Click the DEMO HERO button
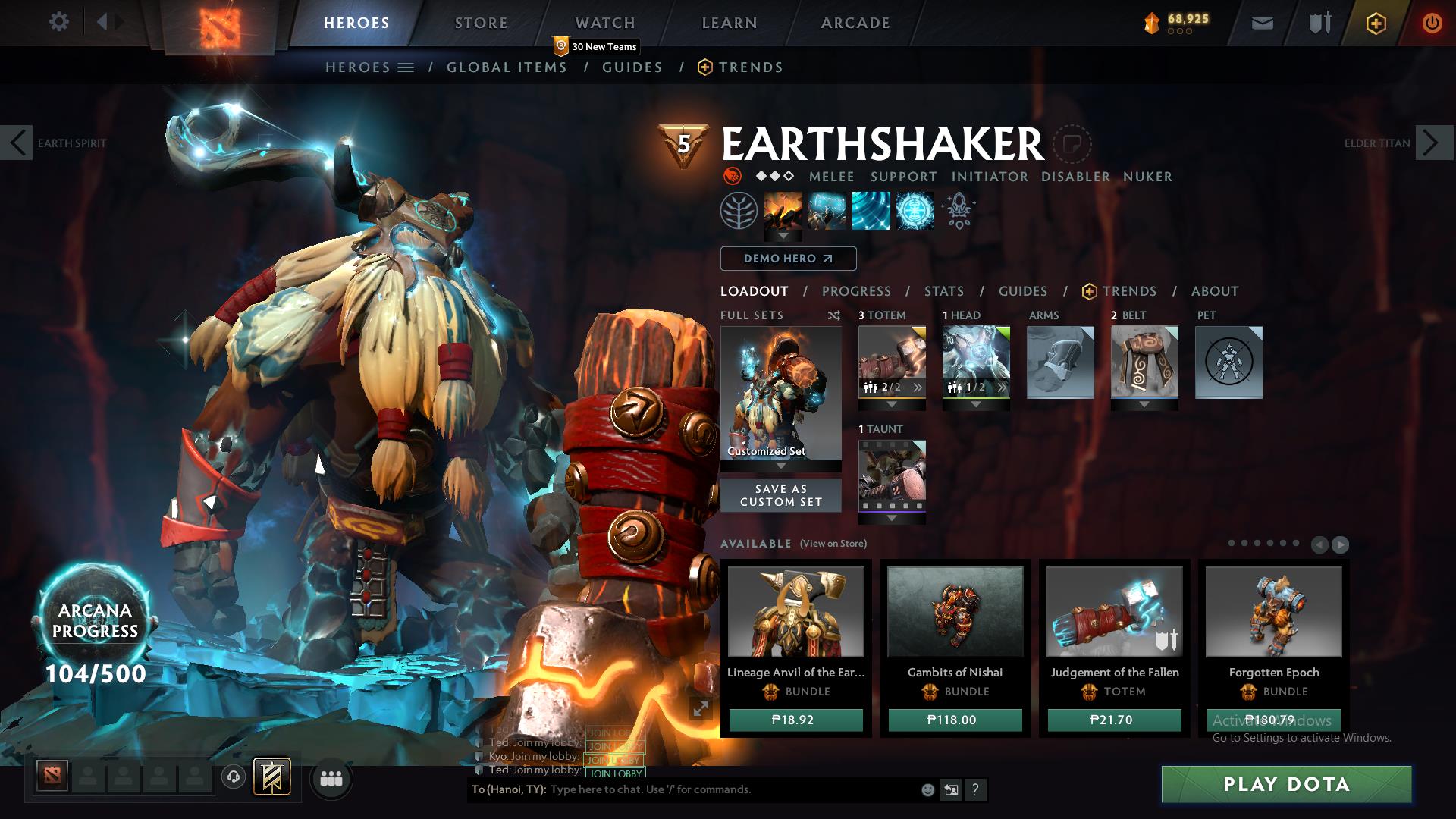This screenshot has height=819, width=1456. [787, 259]
